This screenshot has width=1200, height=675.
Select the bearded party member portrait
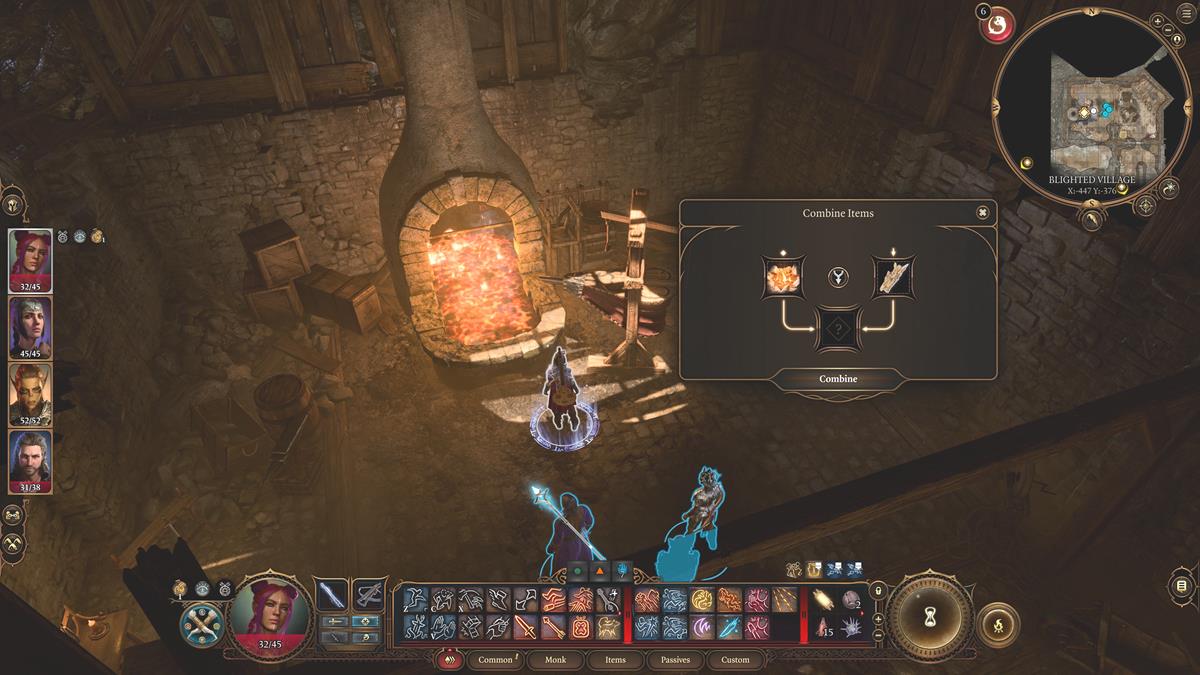coord(30,460)
